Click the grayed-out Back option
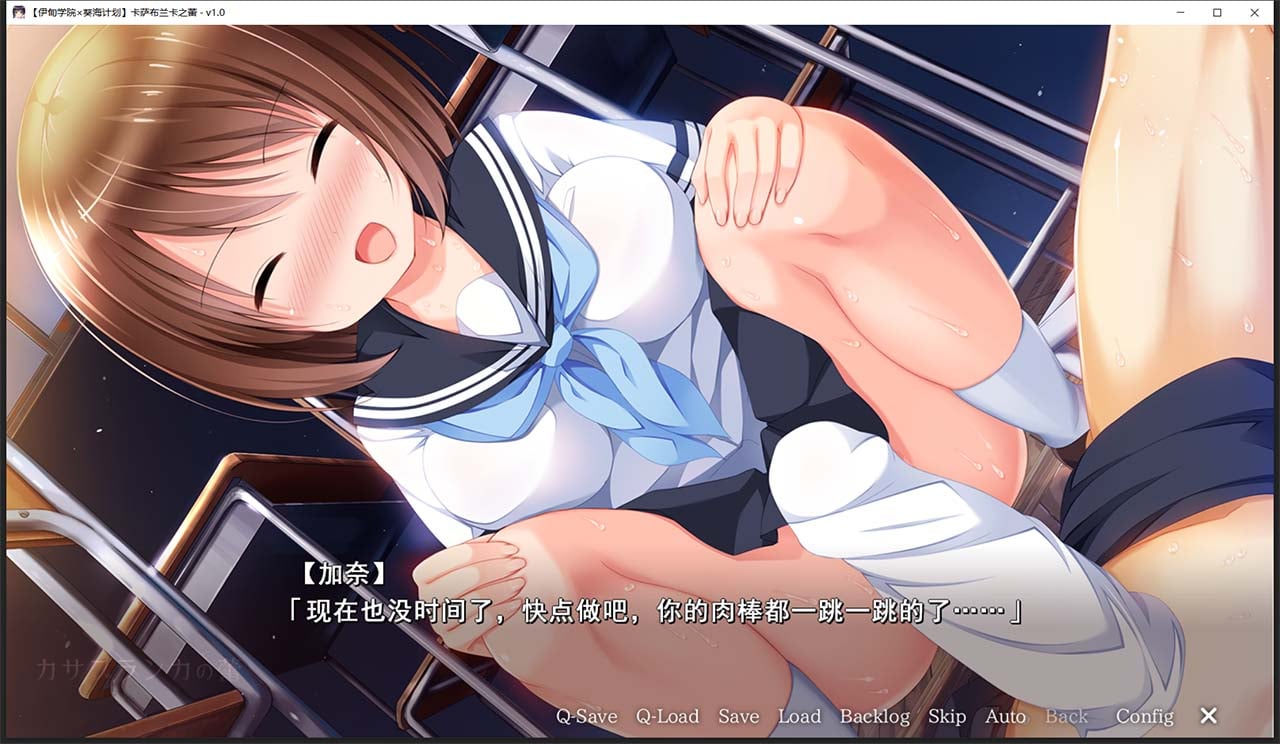This screenshot has height=744, width=1280. coord(1066,717)
